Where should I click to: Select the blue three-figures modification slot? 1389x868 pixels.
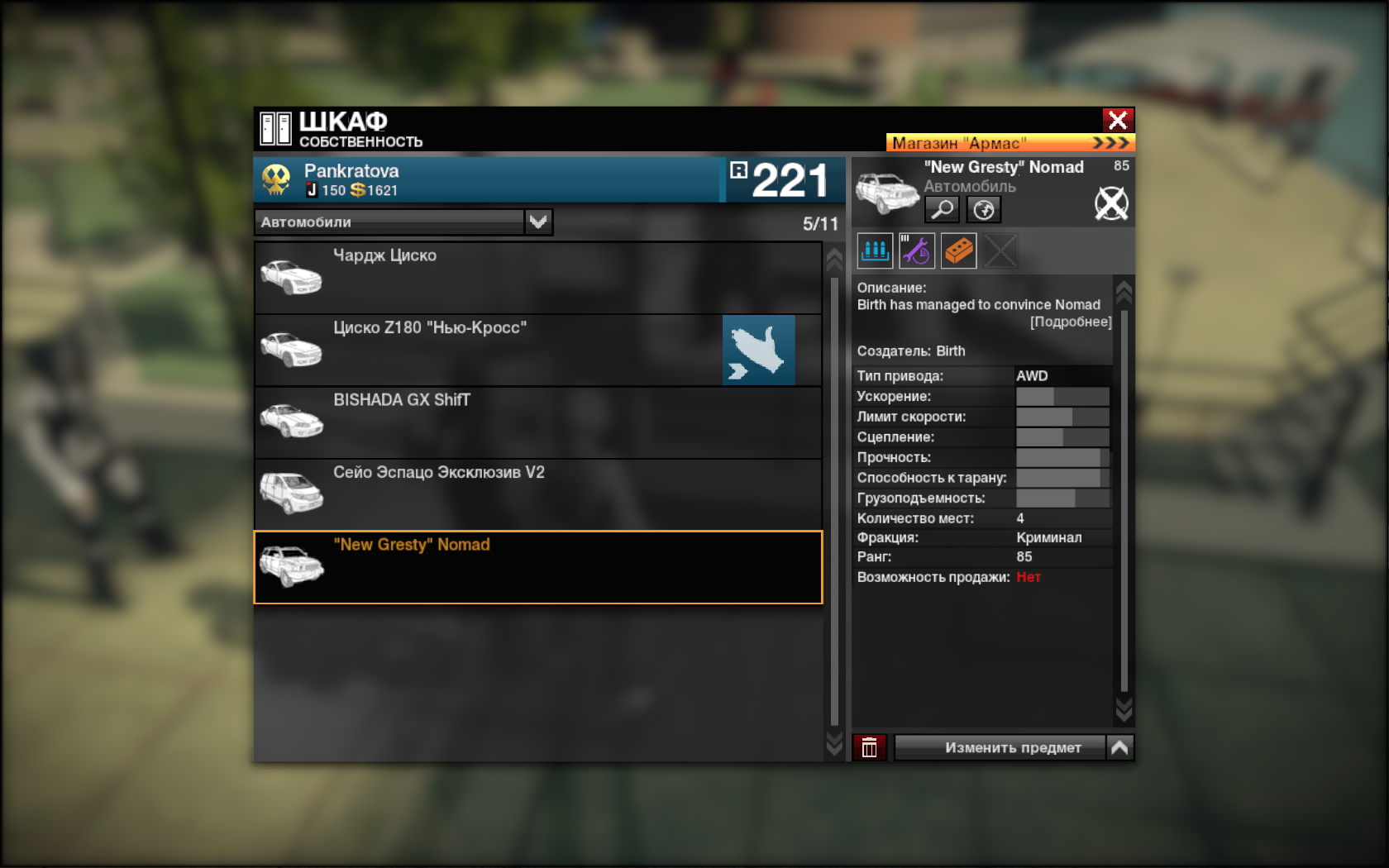[x=875, y=250]
